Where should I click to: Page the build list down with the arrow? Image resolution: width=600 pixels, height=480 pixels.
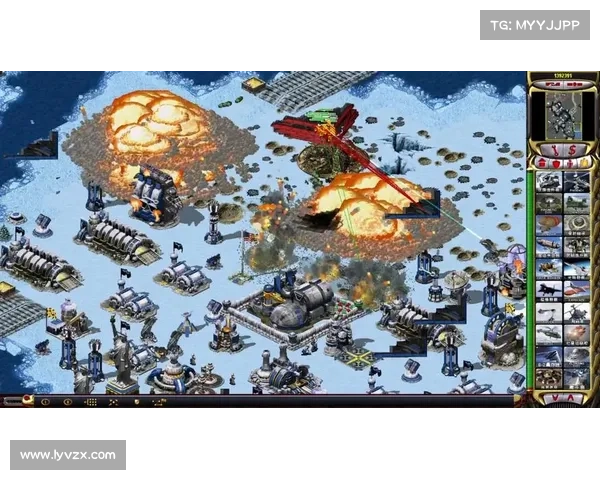point(556,398)
